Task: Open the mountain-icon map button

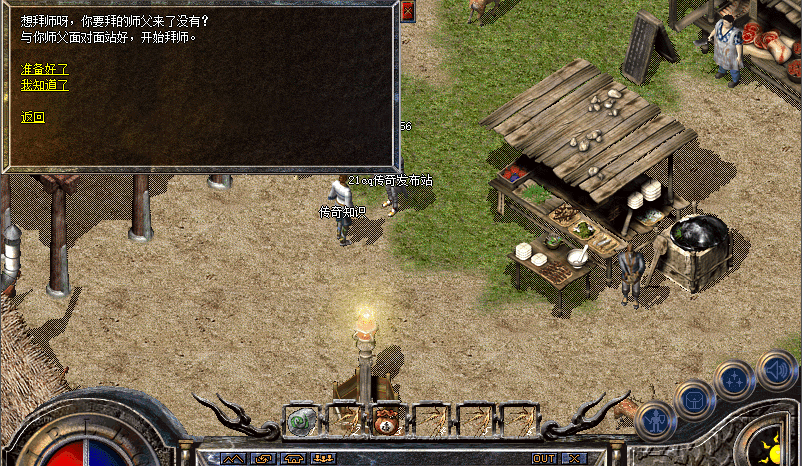Action: 233,458
